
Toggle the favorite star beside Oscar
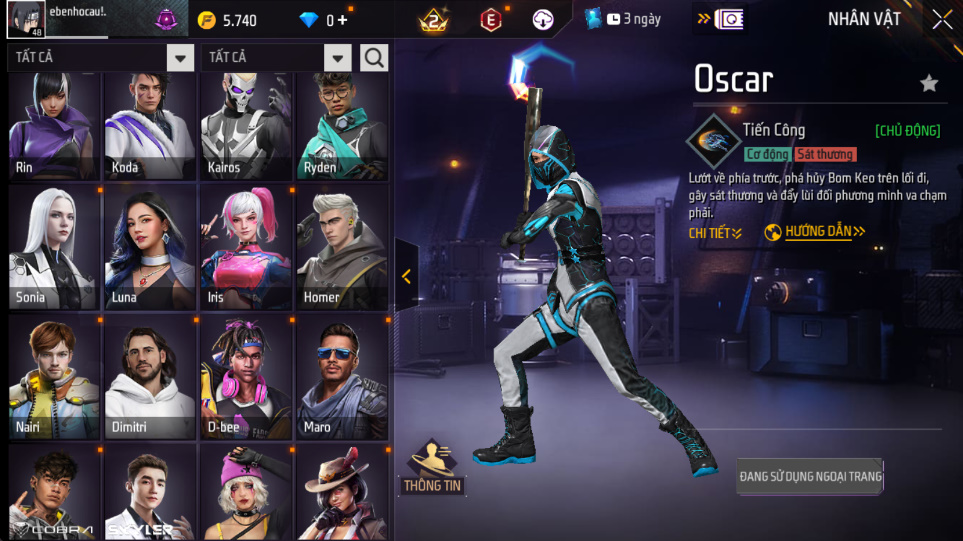(x=929, y=83)
